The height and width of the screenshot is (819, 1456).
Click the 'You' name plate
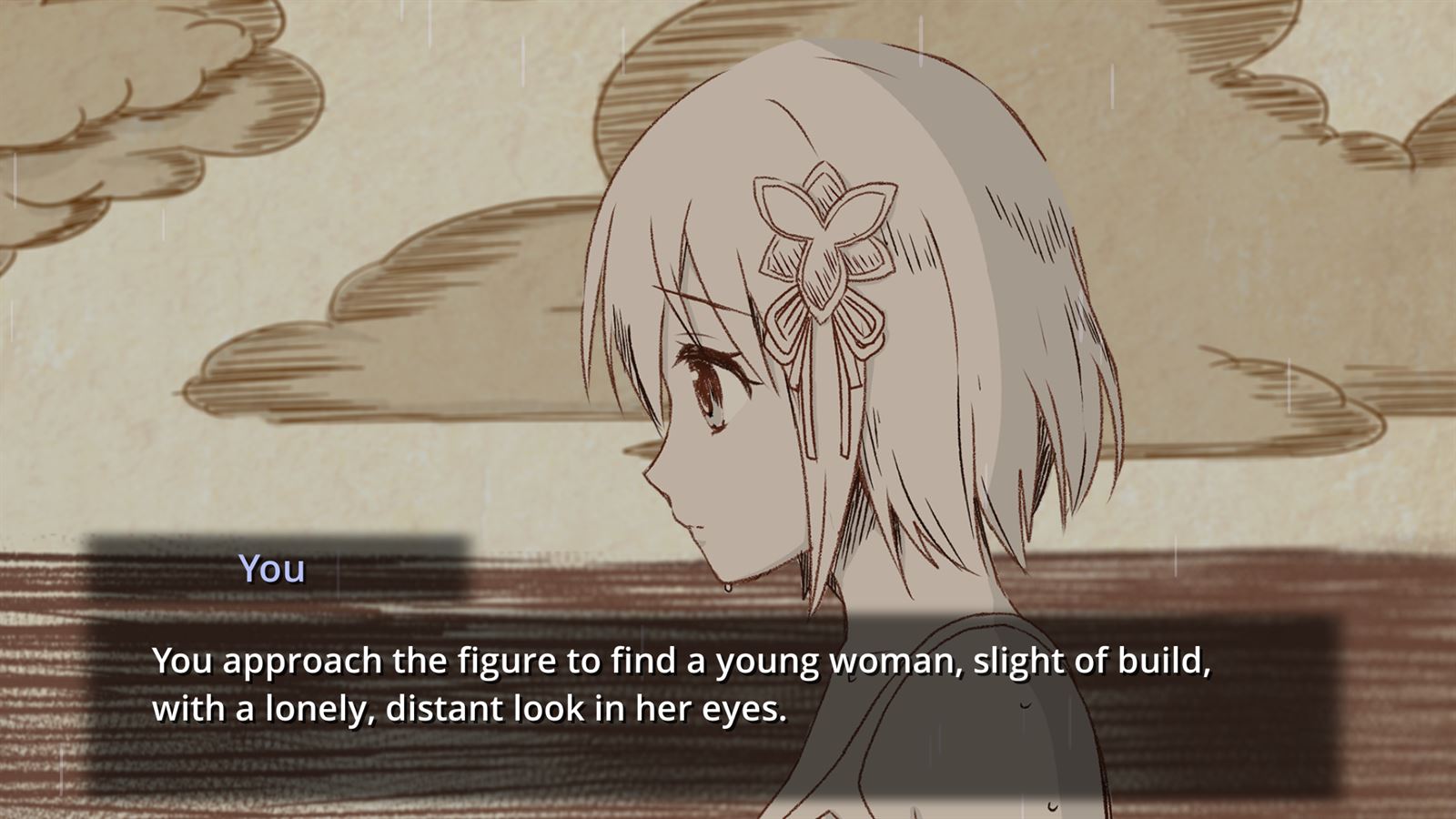pyautogui.click(x=270, y=569)
